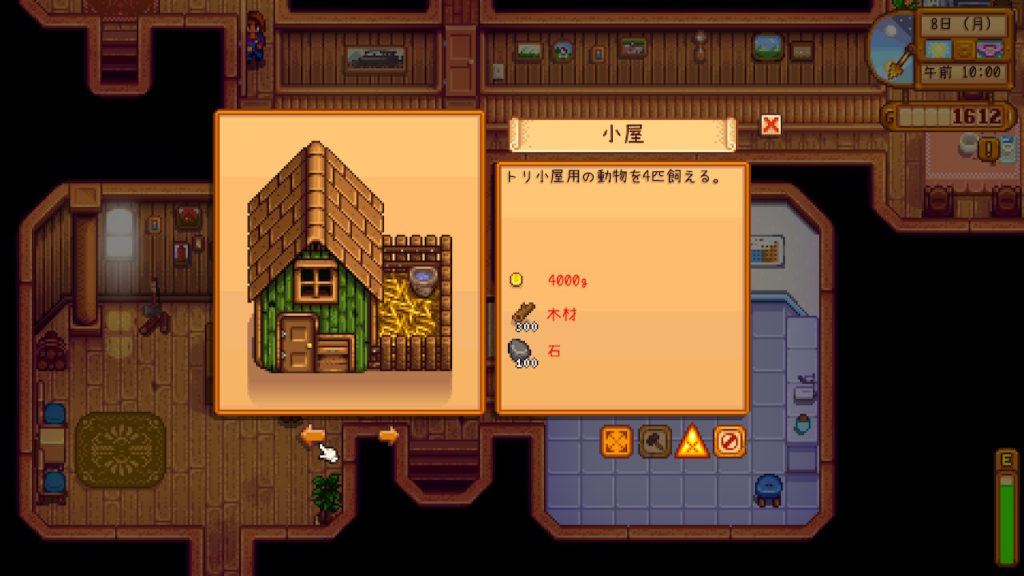Click the hammer build button
1024x576 pixels.
[655, 441]
